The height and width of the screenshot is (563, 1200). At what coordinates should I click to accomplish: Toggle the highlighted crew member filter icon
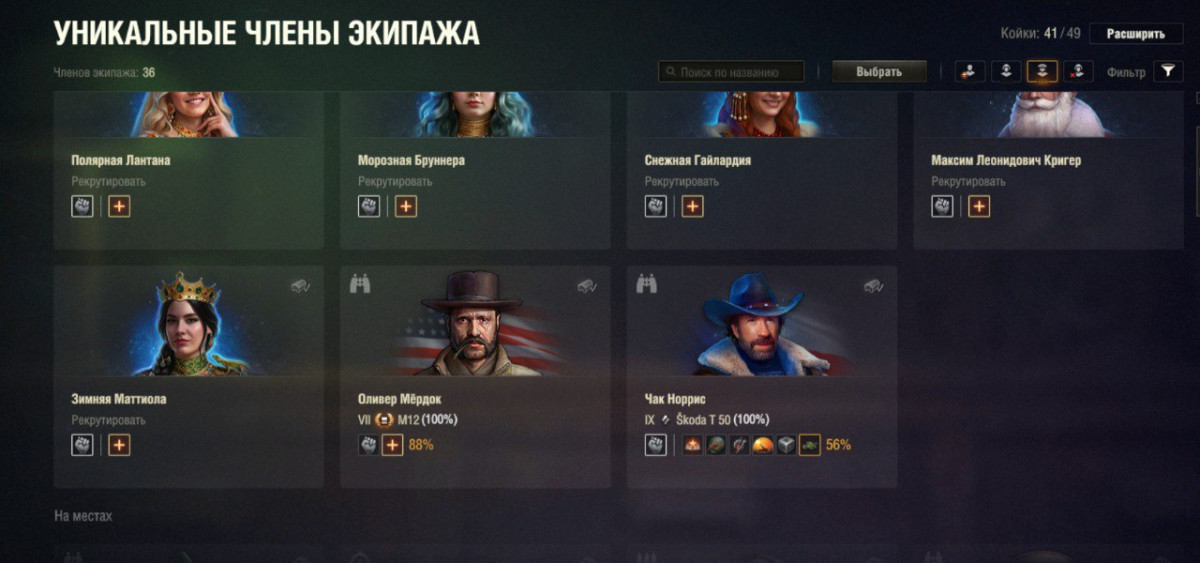1042,71
